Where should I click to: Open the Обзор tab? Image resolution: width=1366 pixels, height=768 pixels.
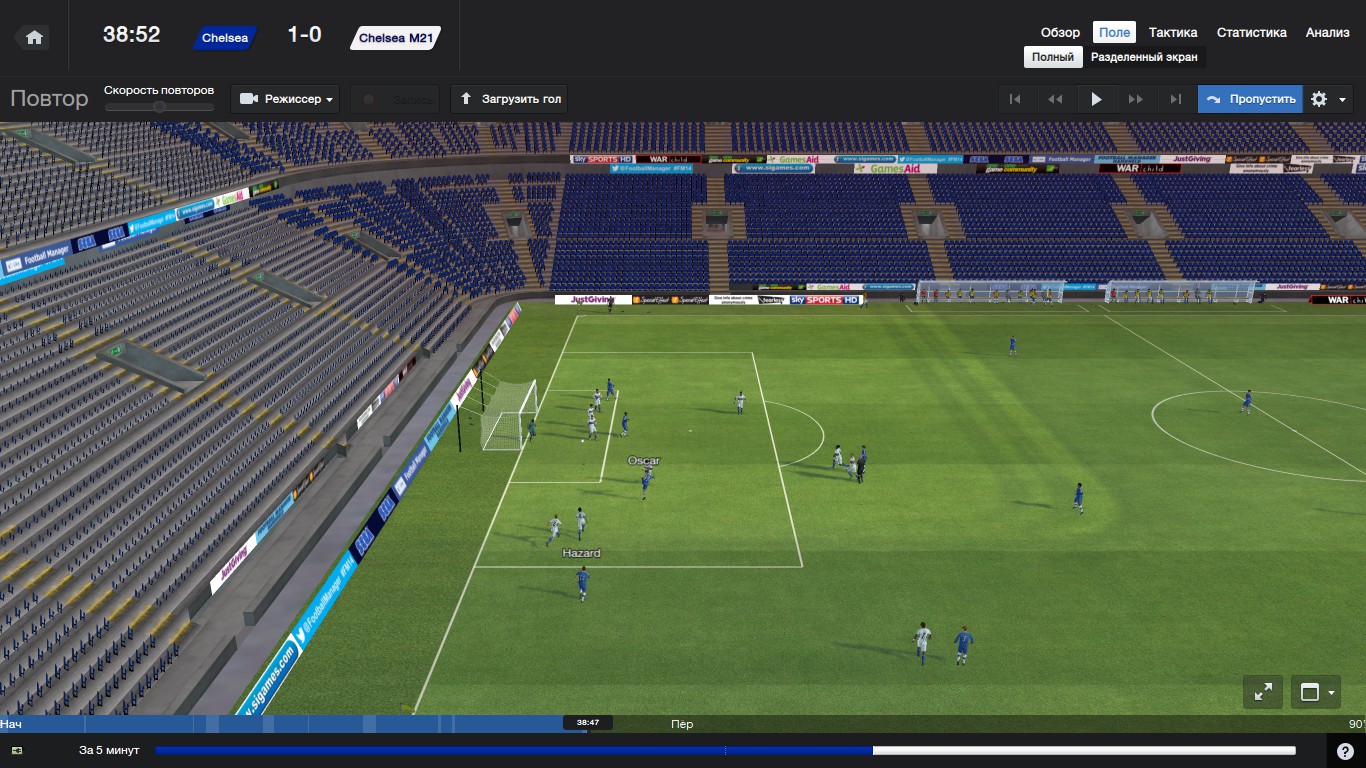click(x=1060, y=33)
